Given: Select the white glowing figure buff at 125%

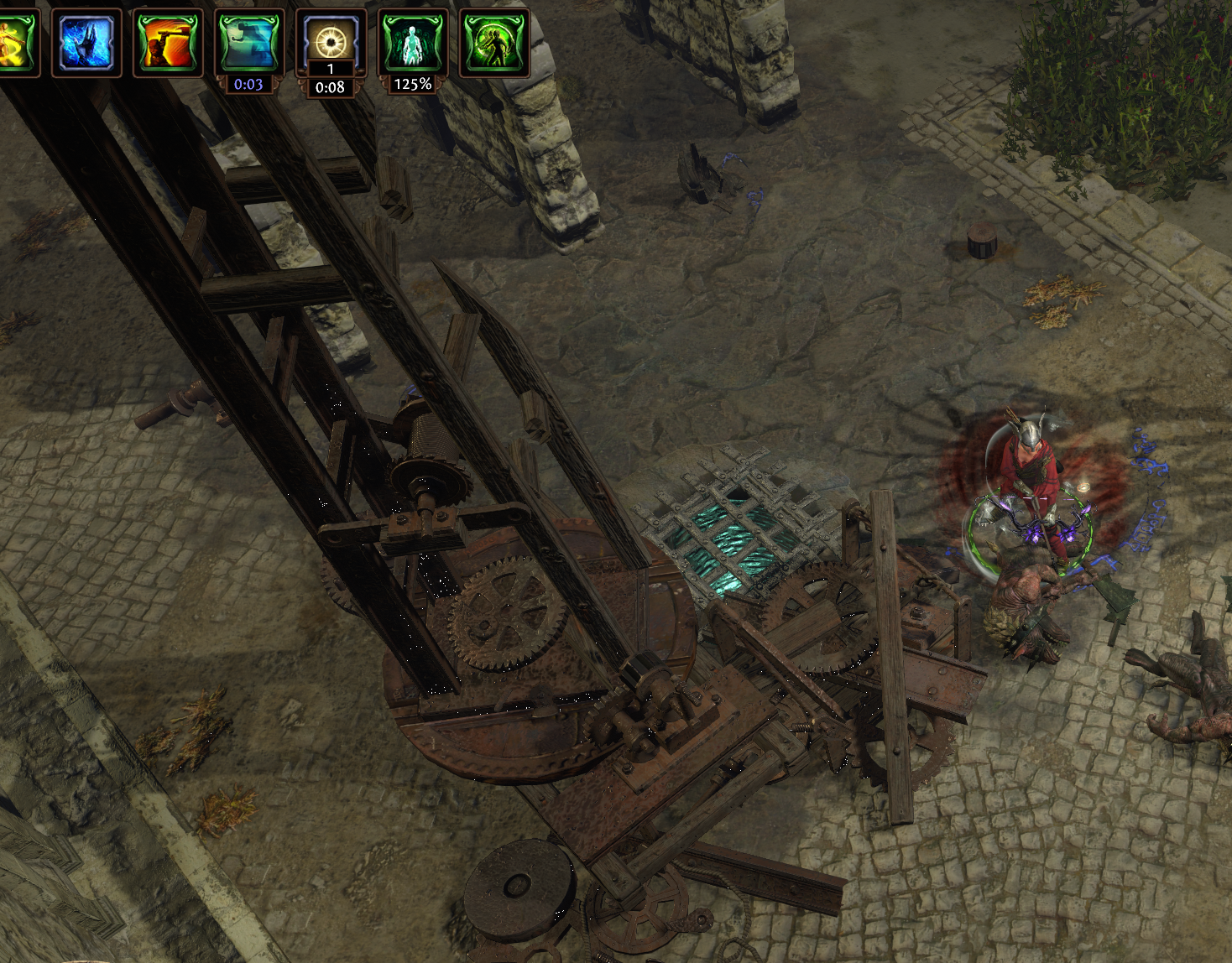Looking at the screenshot, I should coord(412,42).
